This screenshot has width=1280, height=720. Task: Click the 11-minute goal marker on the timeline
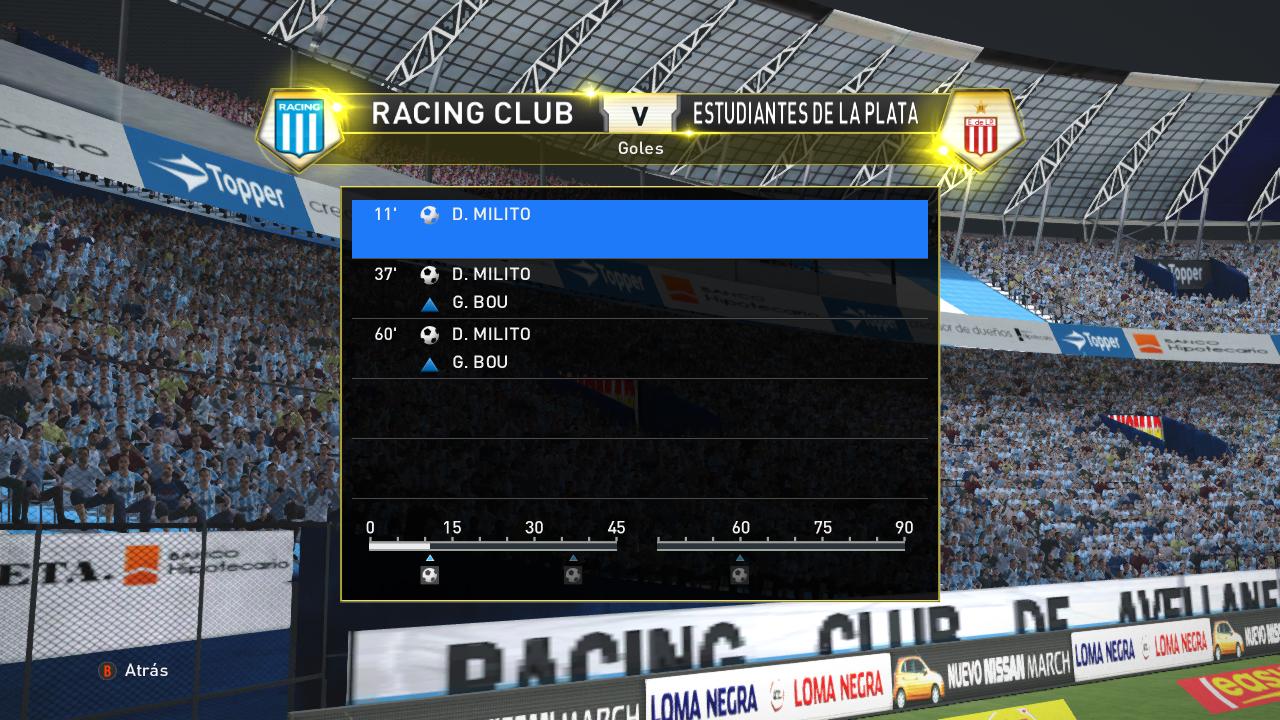[430, 575]
